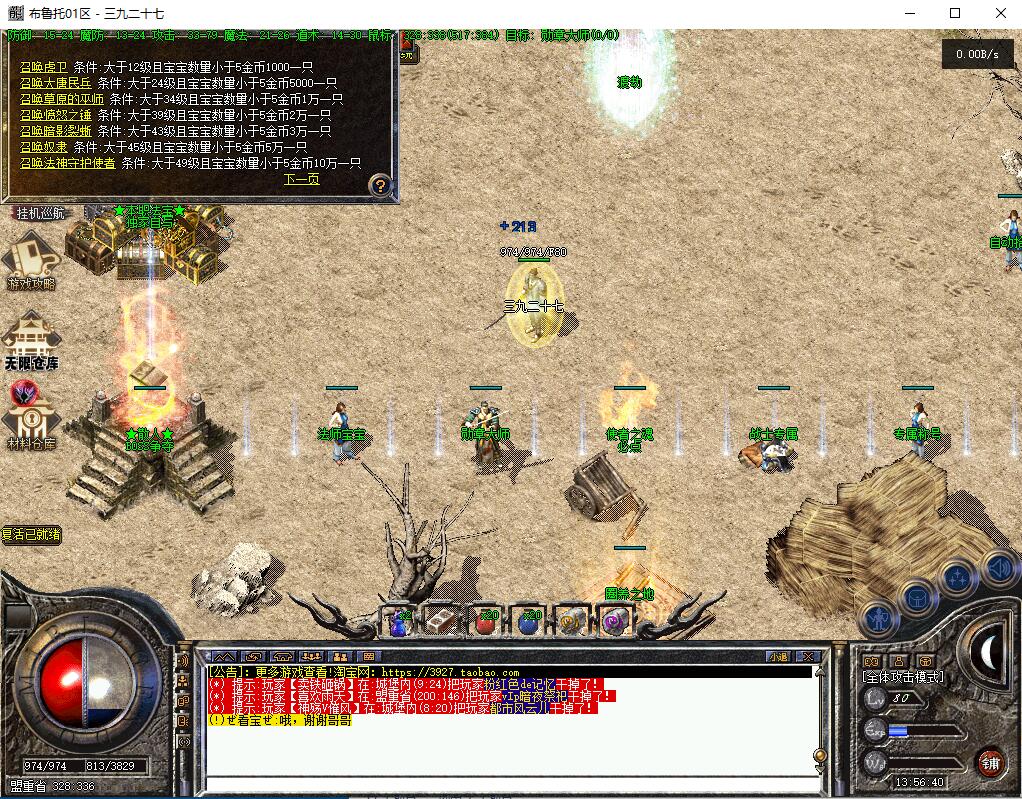Pick the 召唤愤怒之锤 summon option
The width and height of the screenshot is (1022, 799).
tap(57, 115)
